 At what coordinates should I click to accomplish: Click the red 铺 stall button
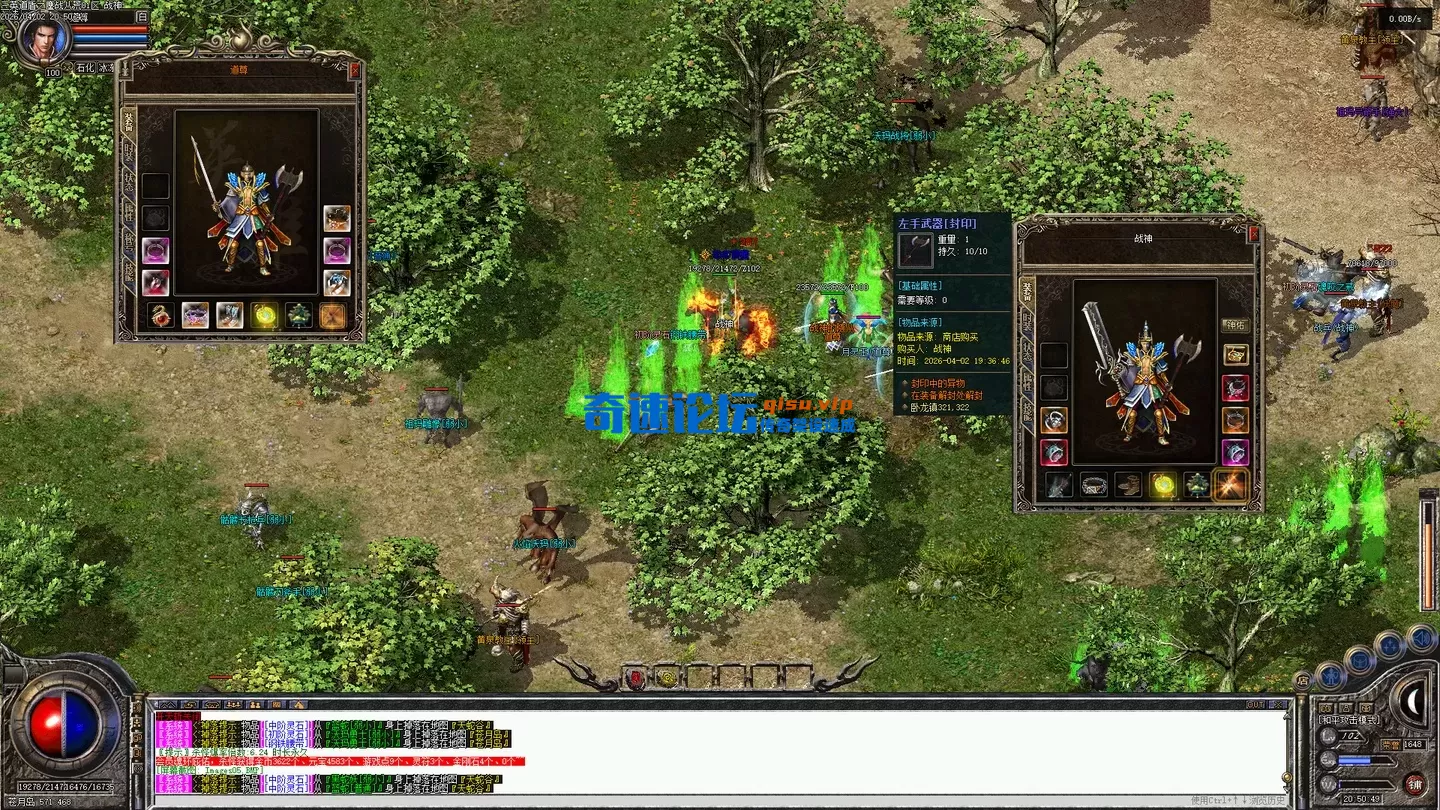click(1413, 783)
